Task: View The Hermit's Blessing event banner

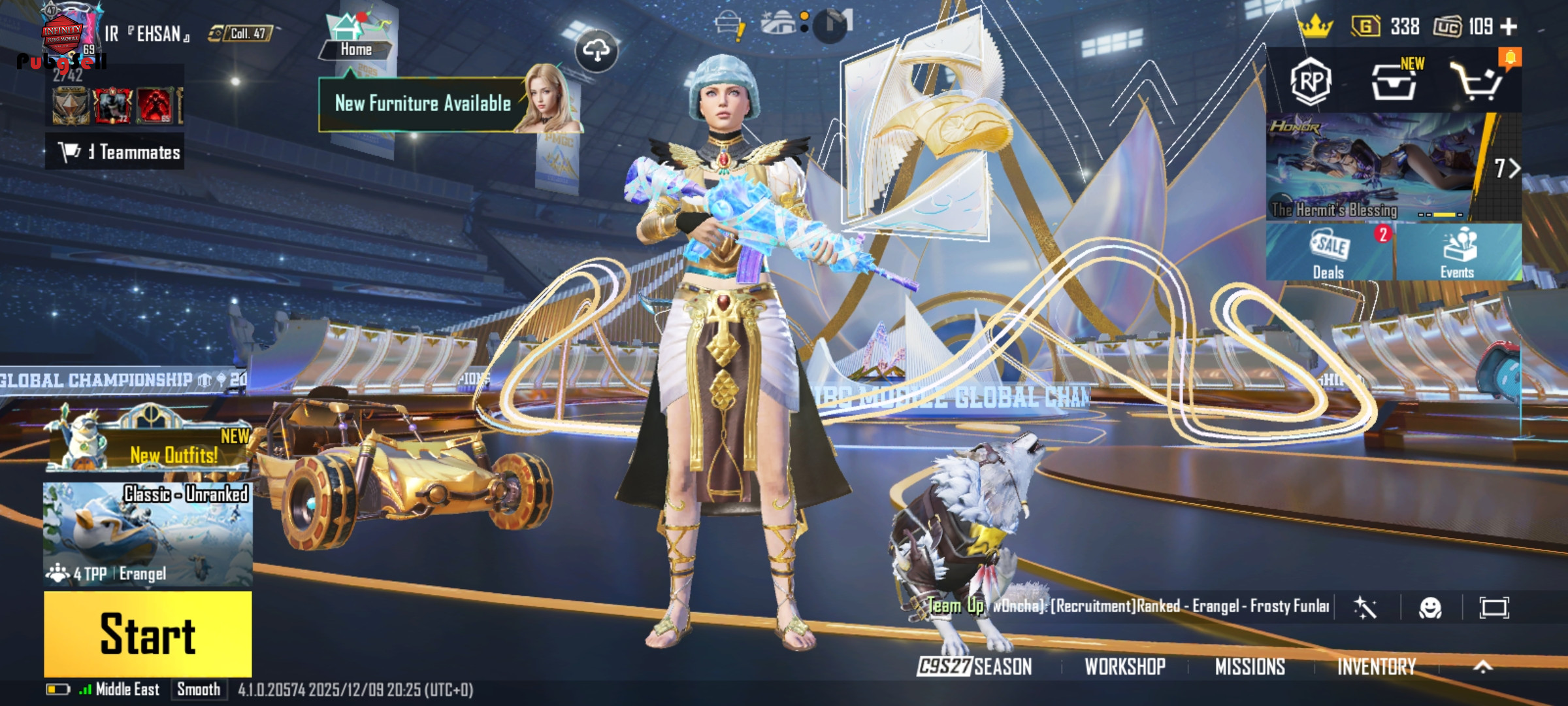Action: 1372,167
